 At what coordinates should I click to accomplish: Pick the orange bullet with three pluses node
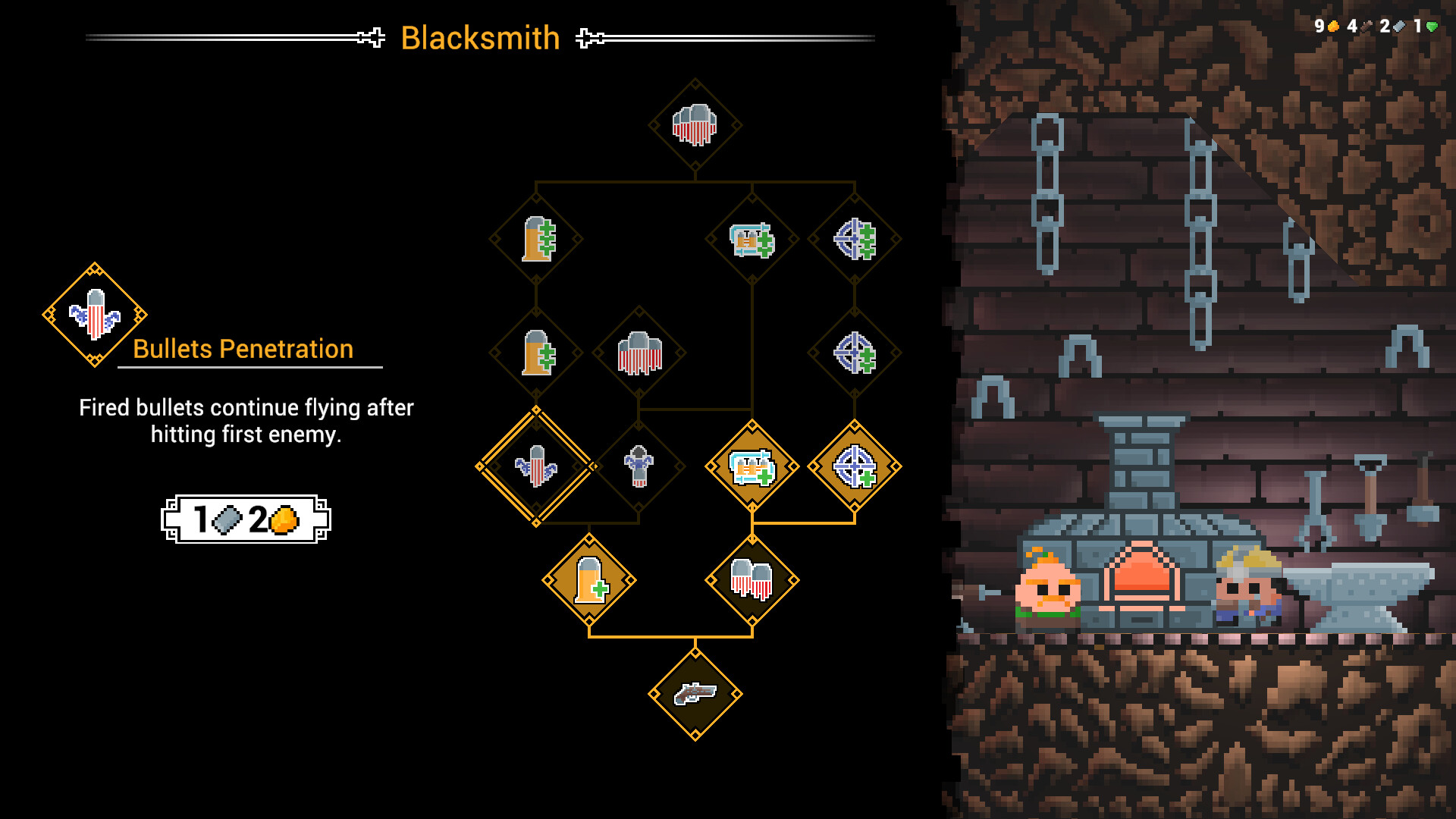pos(536,239)
